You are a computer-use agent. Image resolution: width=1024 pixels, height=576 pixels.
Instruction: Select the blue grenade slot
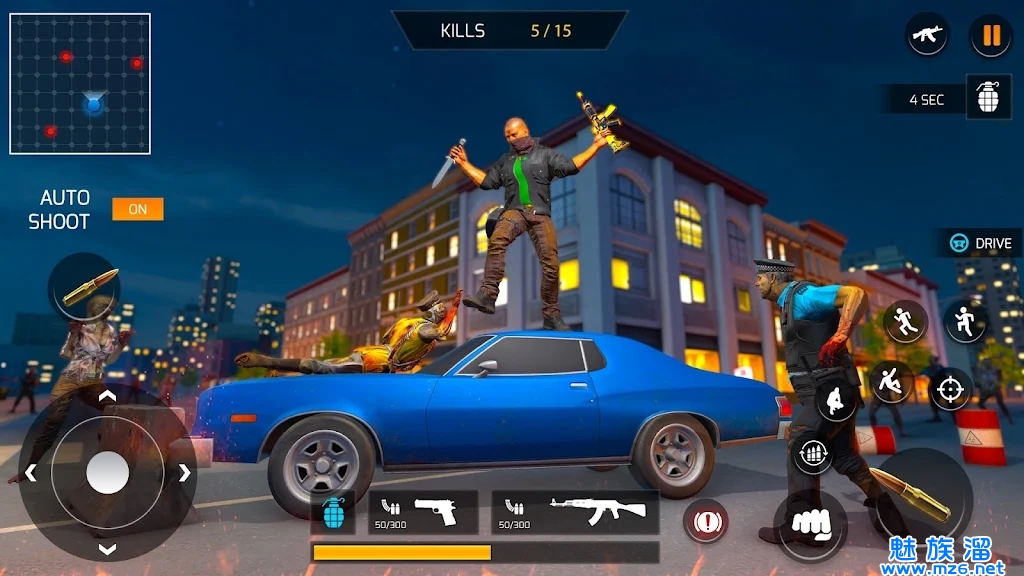click(x=335, y=512)
